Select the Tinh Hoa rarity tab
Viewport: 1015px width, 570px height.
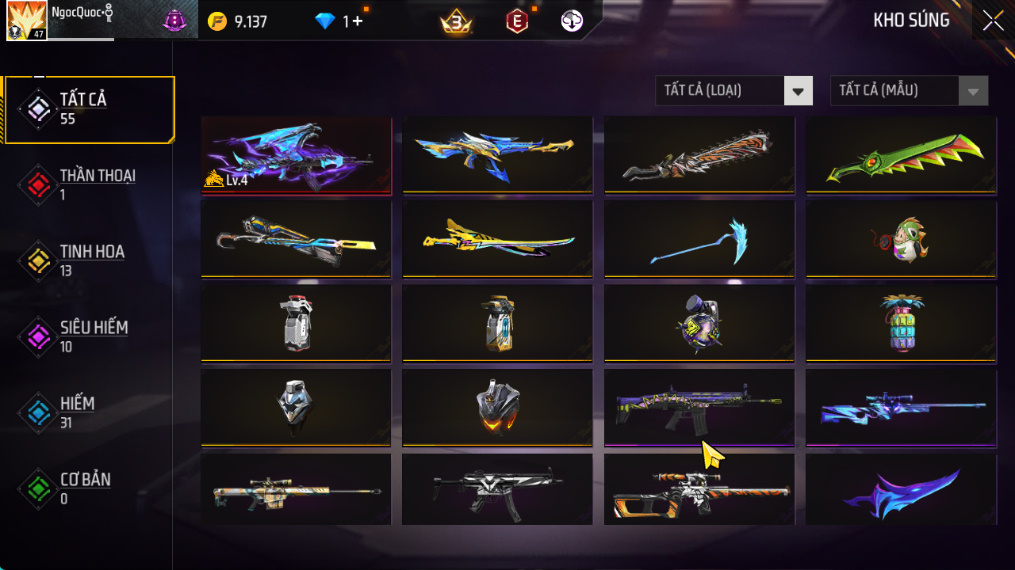(x=89, y=260)
